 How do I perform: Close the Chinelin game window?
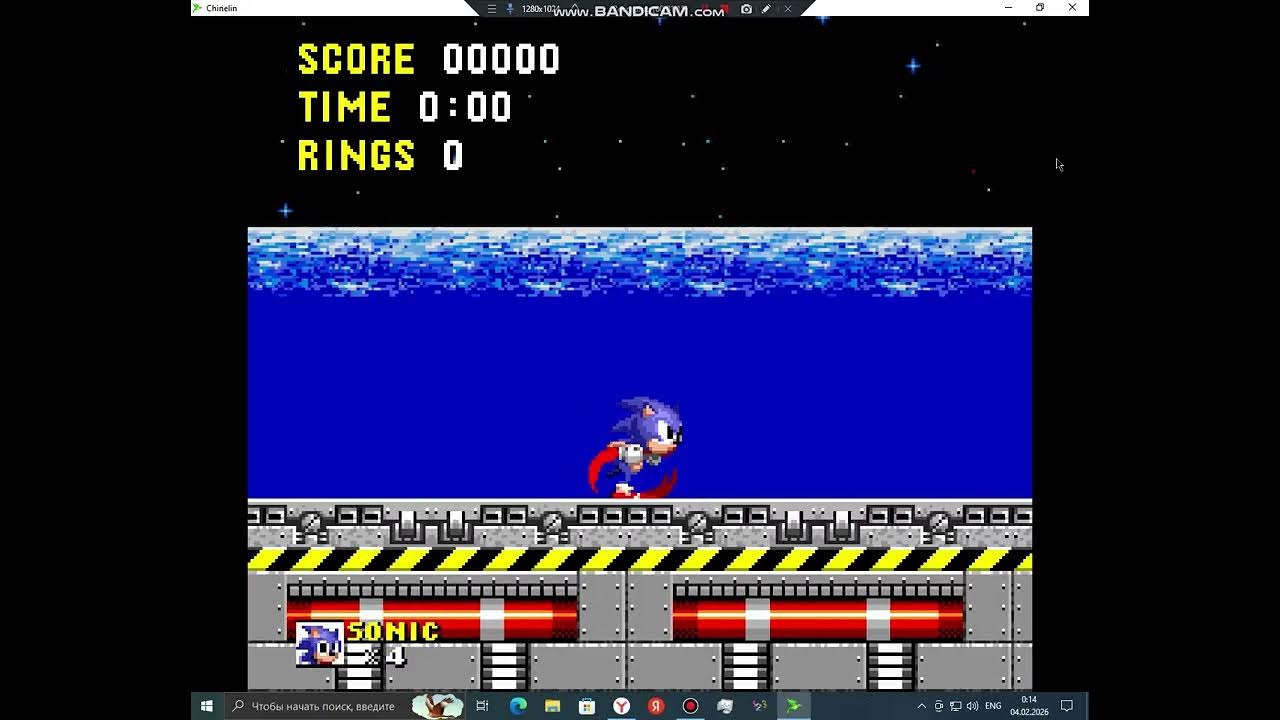1072,8
